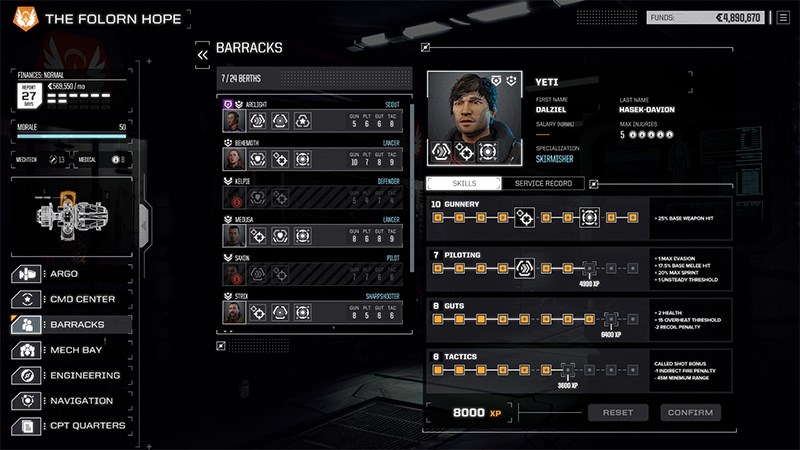Image resolution: width=800 pixels, height=450 pixels.
Task: Reset the allocated skill points
Action: click(x=618, y=412)
